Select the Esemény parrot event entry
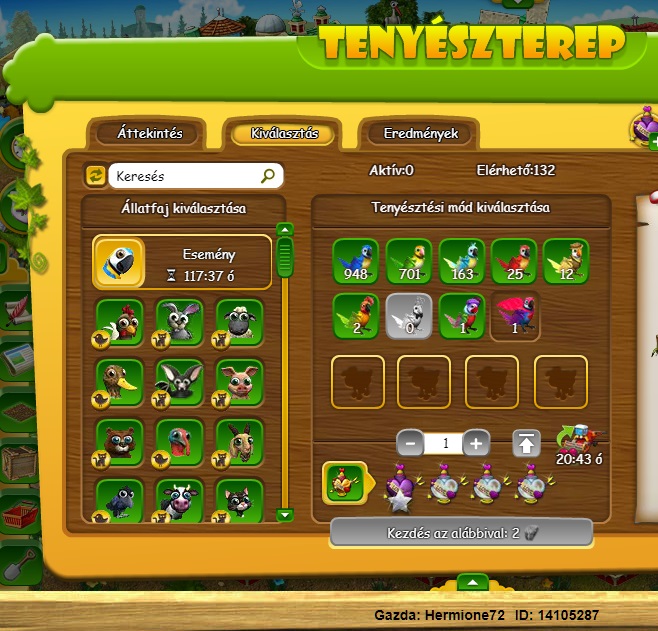 [x=182, y=262]
